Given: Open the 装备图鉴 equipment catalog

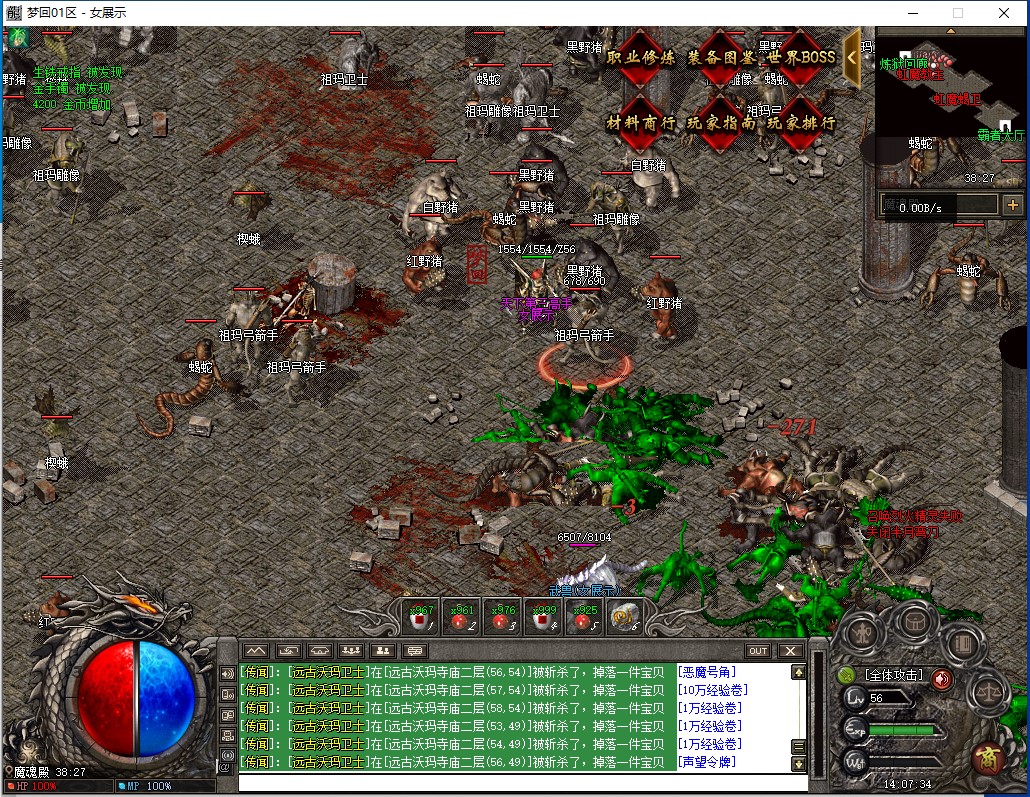Looking at the screenshot, I should pyautogui.click(x=721, y=58).
